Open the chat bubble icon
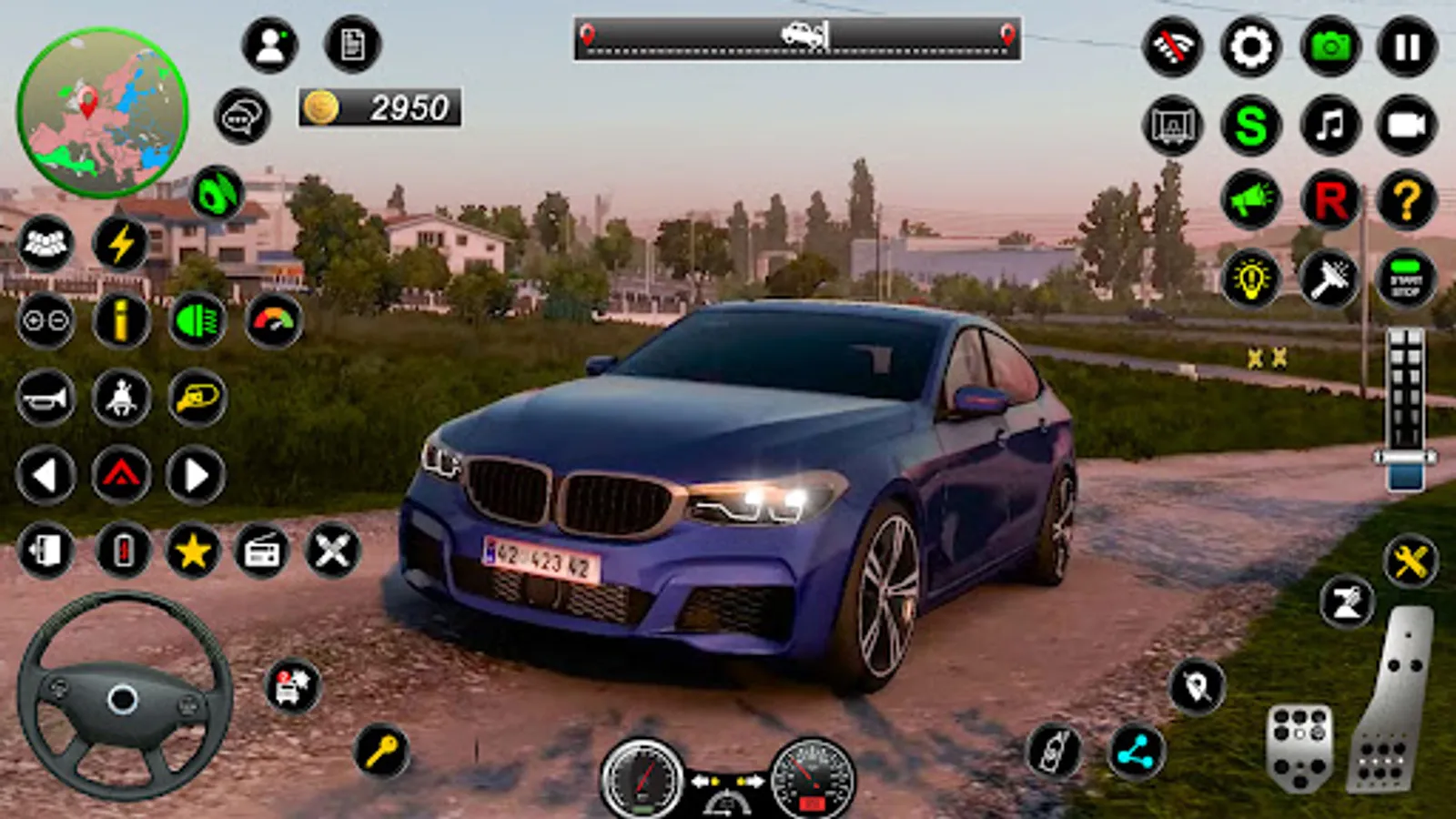This screenshot has height=819, width=1456. [x=242, y=116]
